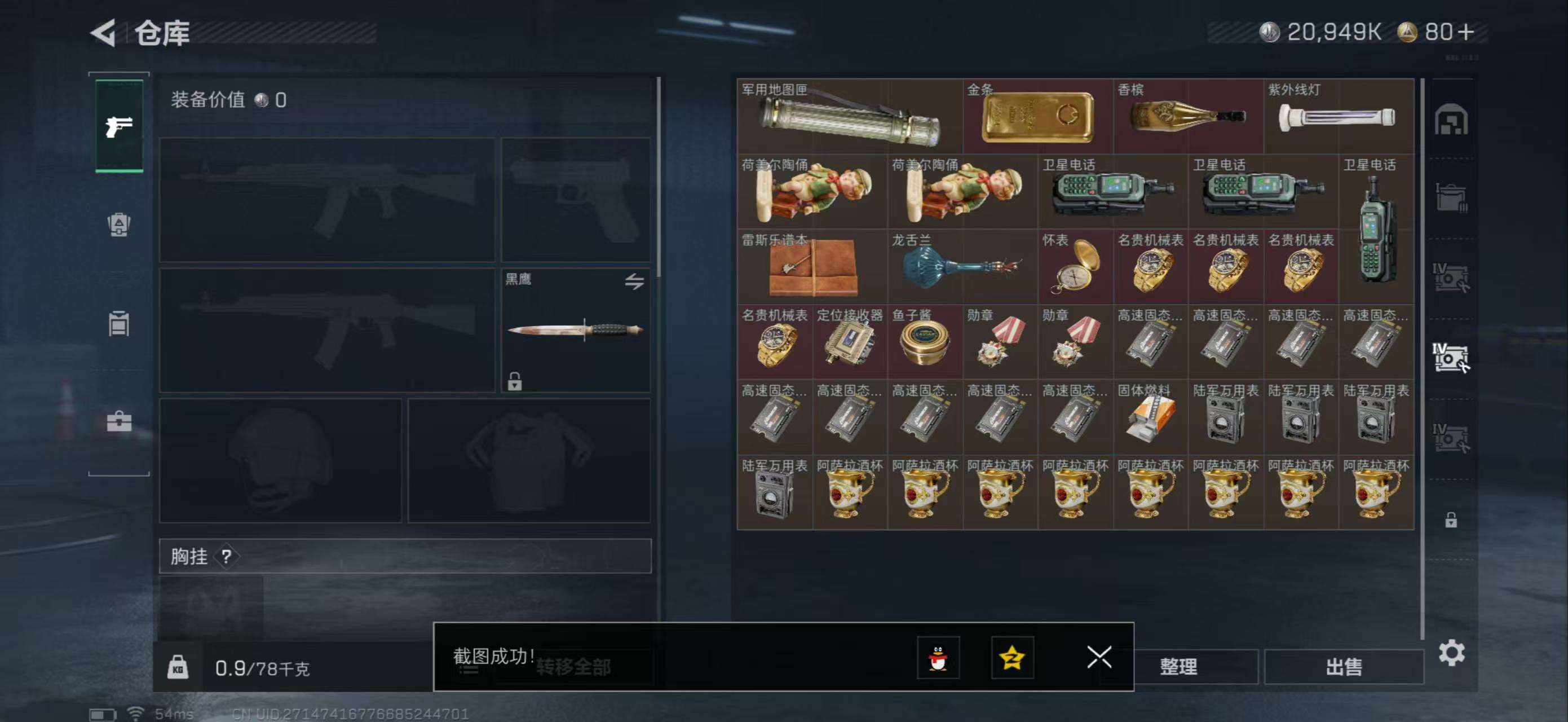Select the 龙舌兰 tequila item
This screenshot has width=1568, height=722.
tap(962, 267)
